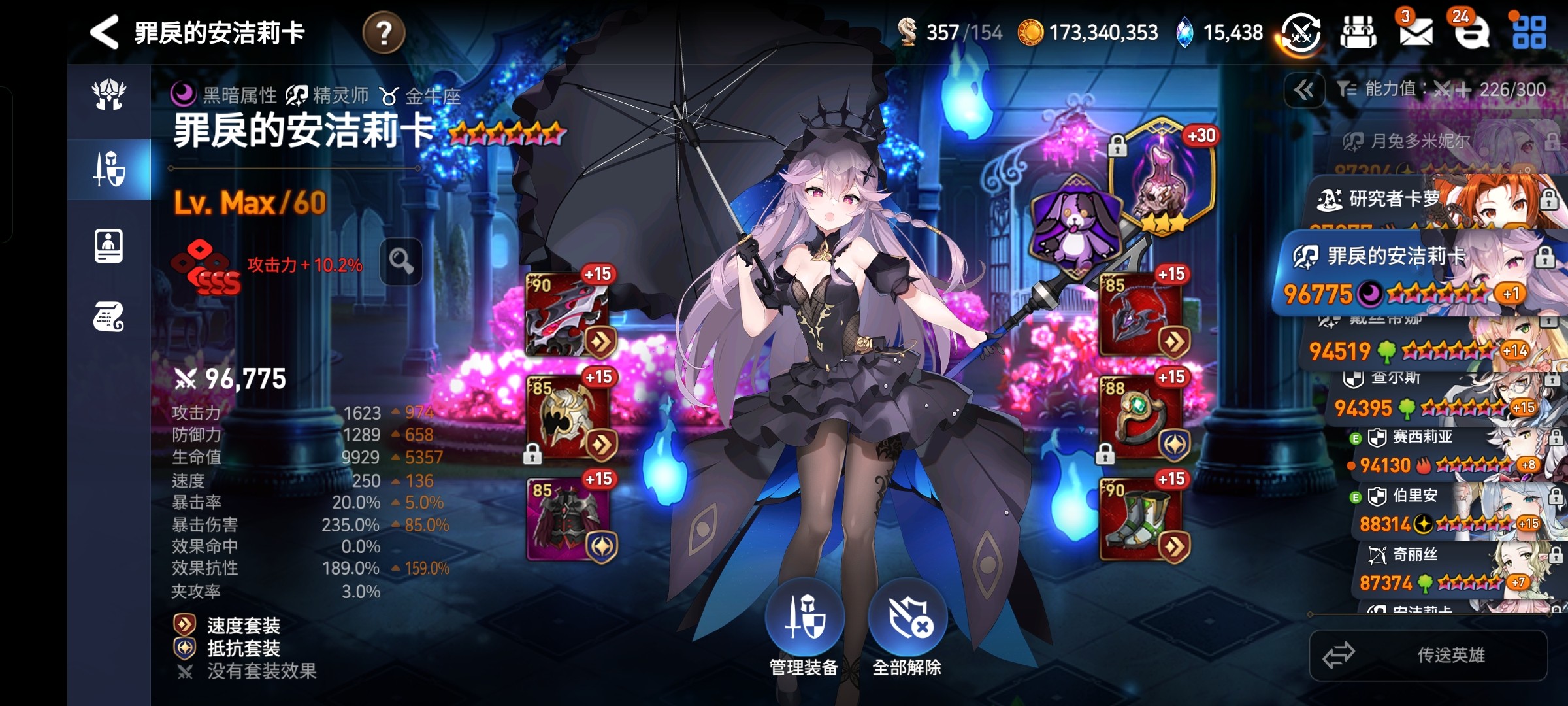The image size is (1568, 706).
Task: Click the magnifying glass detail button
Action: 401,261
